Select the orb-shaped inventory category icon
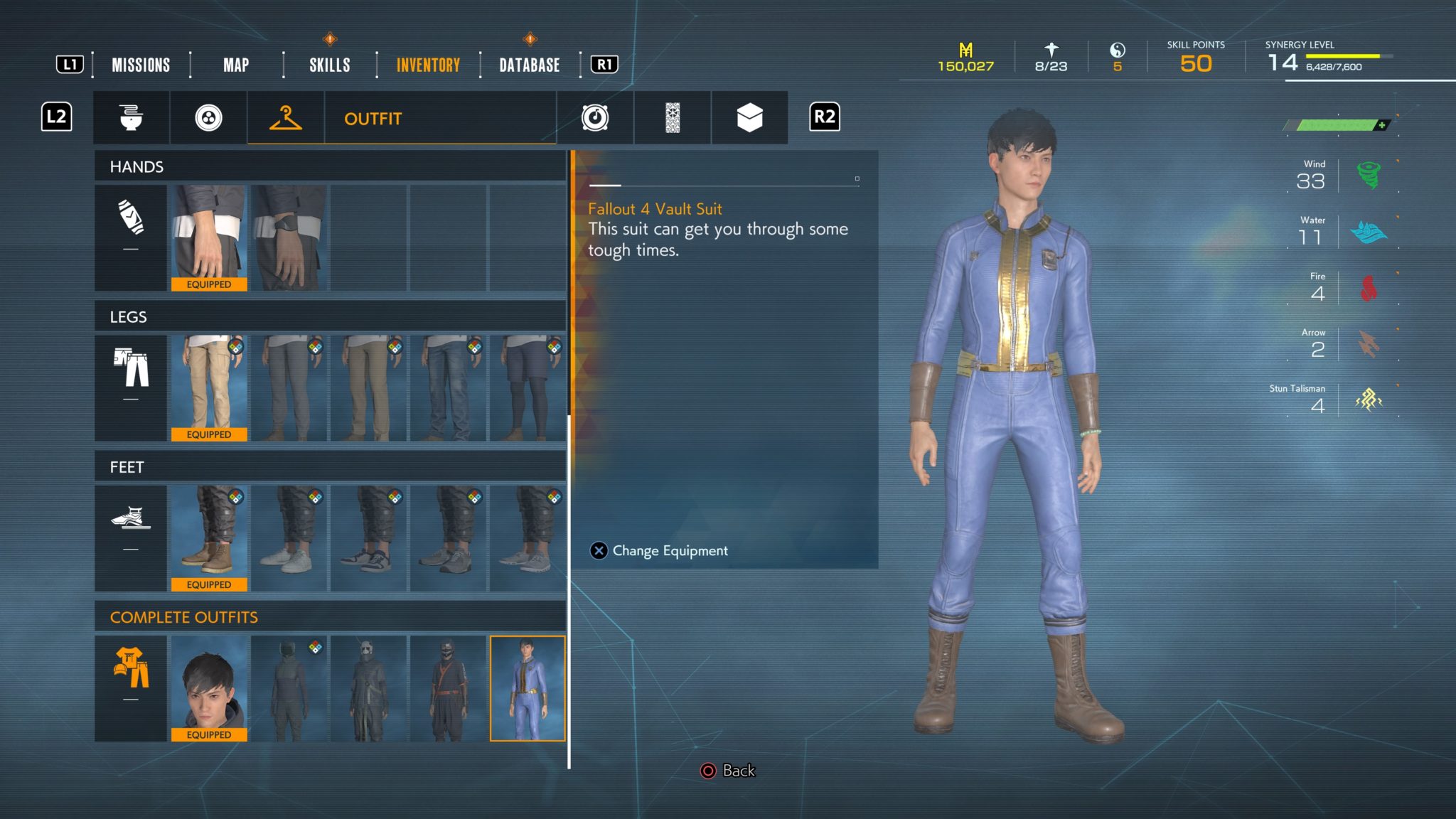This screenshot has height=819, width=1456. pyautogui.click(x=208, y=118)
